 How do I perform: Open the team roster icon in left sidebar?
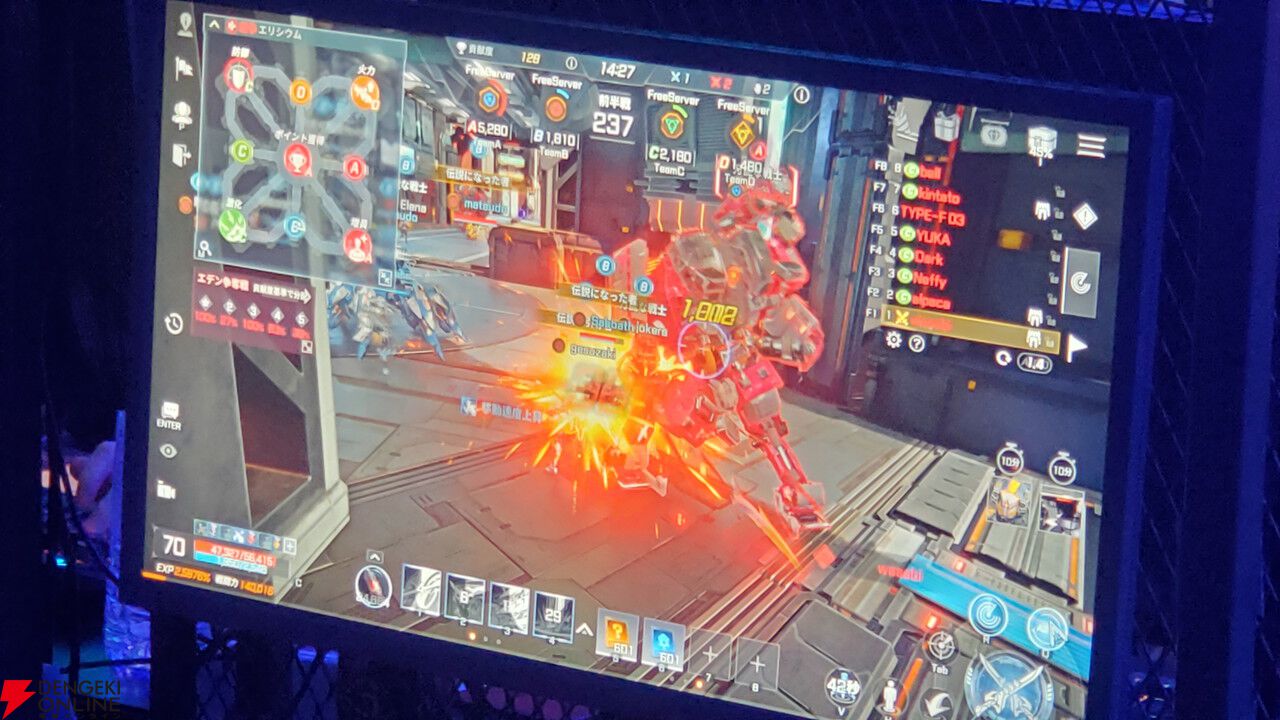point(183,110)
